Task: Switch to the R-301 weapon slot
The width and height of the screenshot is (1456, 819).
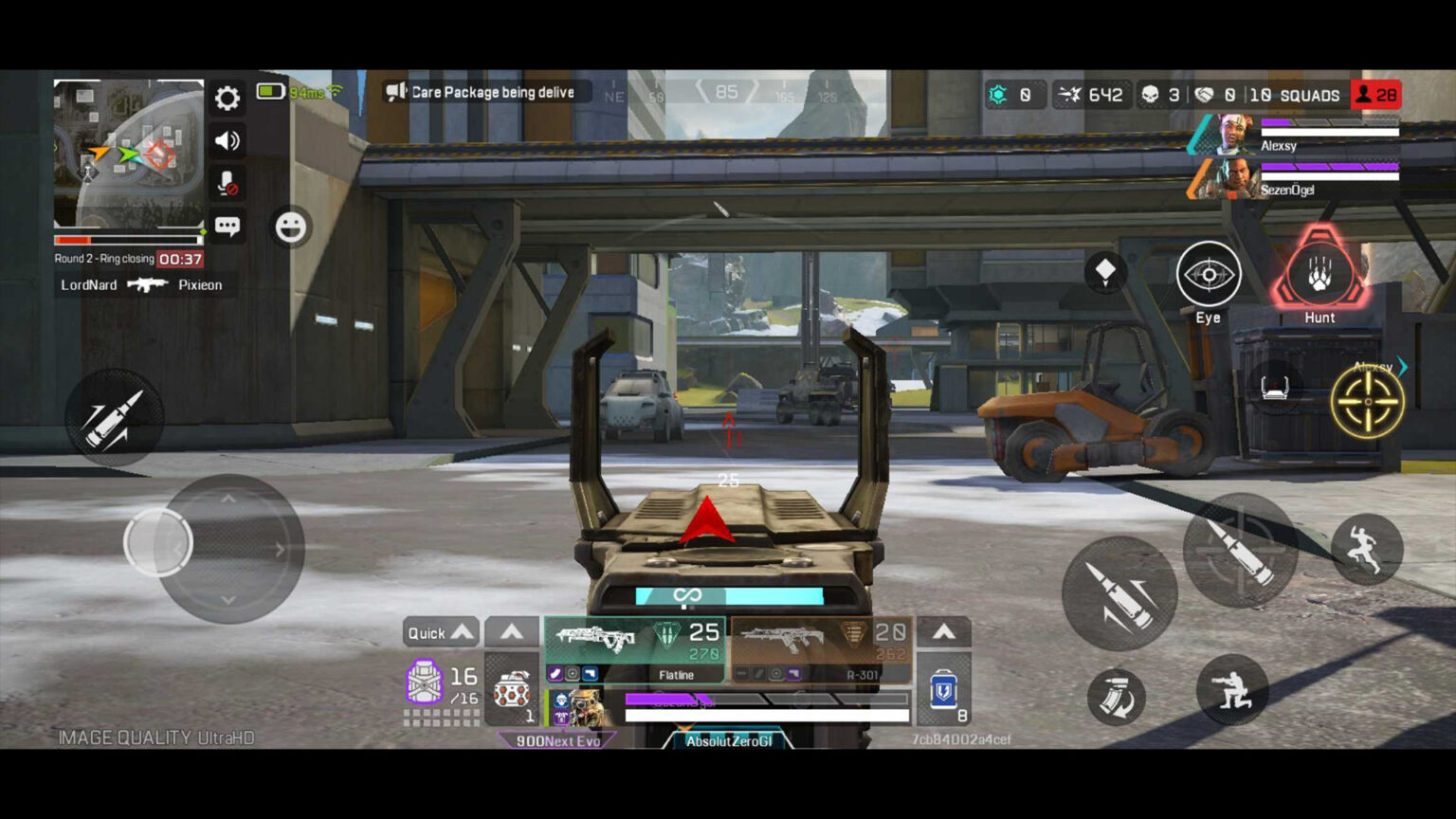Action: (x=827, y=645)
